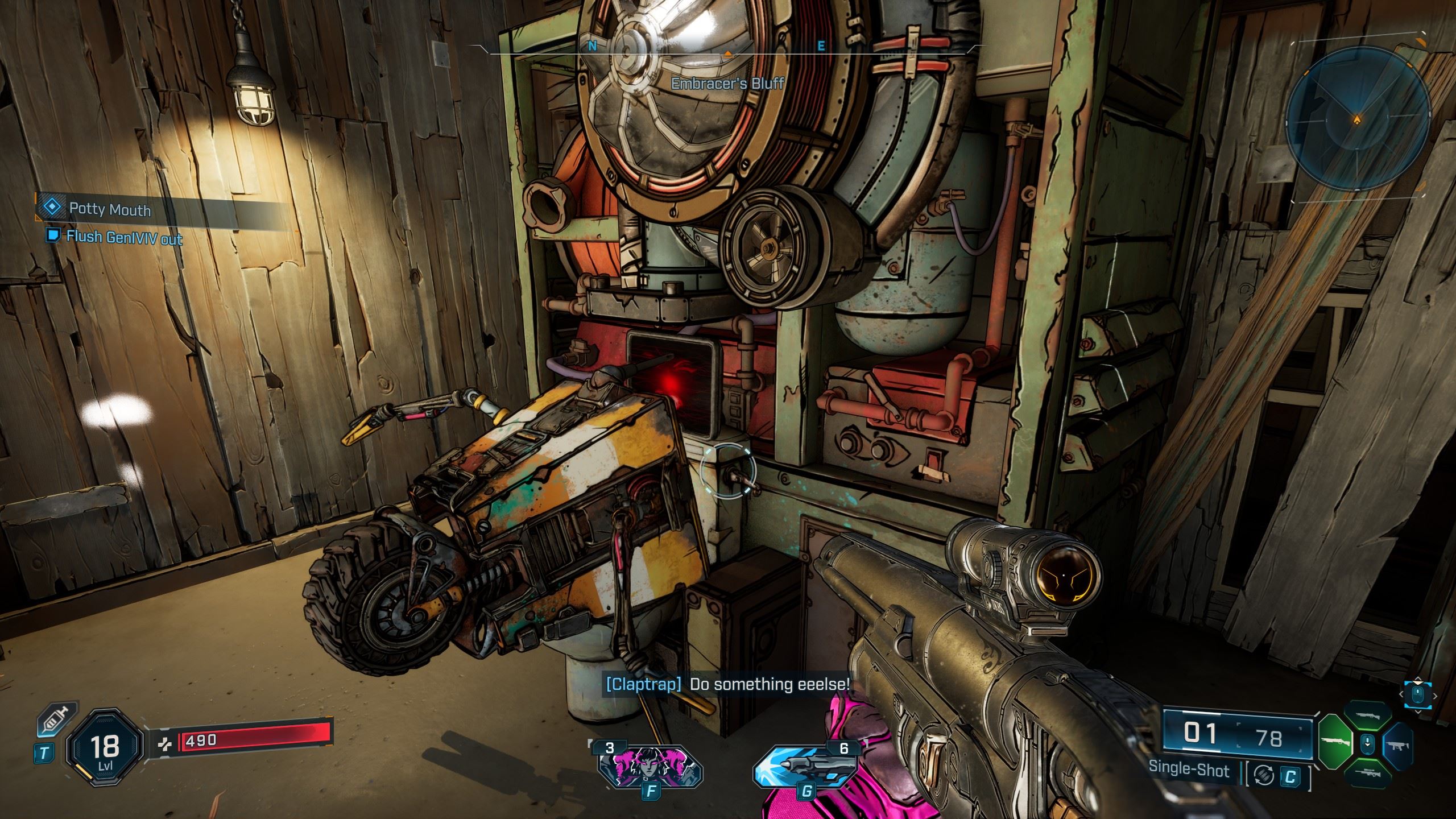Open the Potty Mouth quest tracker
Image resolution: width=1456 pixels, height=819 pixels.
click(x=109, y=209)
